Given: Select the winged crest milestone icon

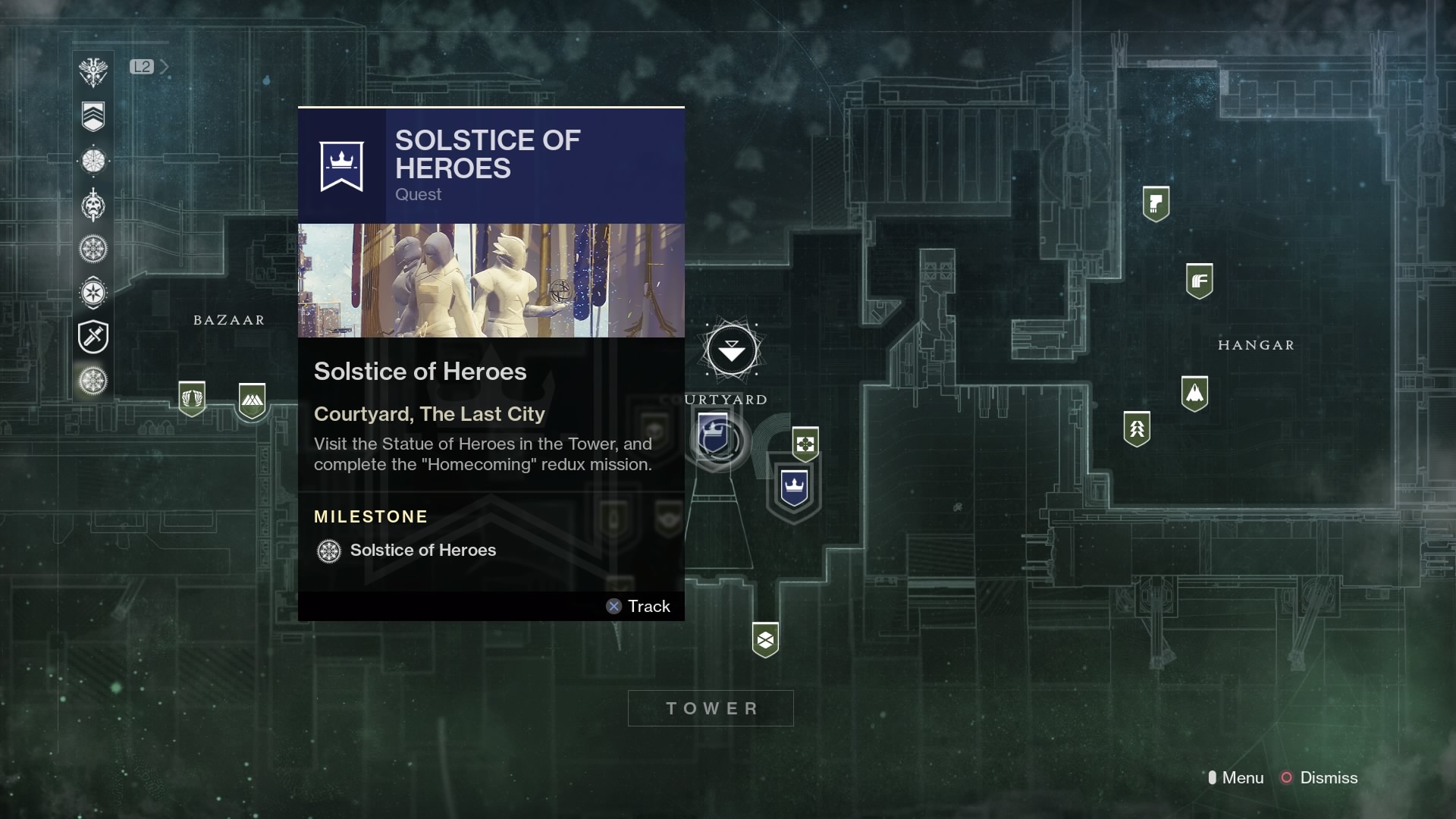Looking at the screenshot, I should click(x=93, y=72).
